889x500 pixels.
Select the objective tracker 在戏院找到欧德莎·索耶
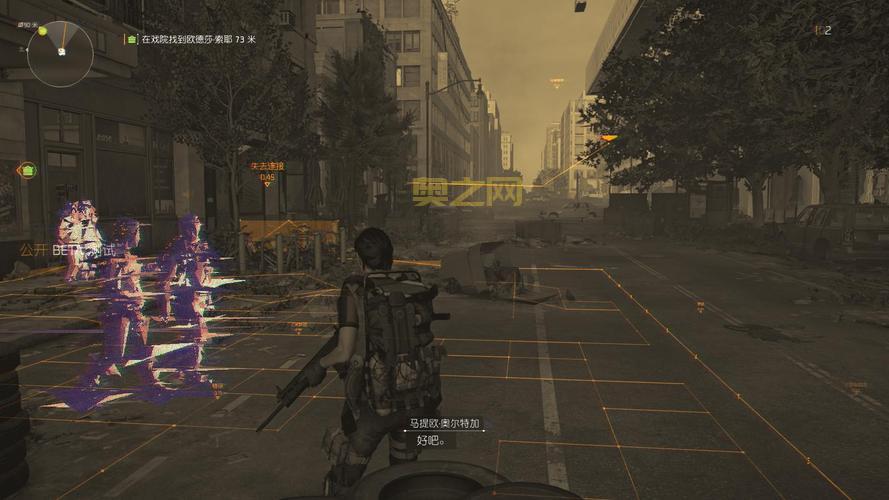pos(195,39)
